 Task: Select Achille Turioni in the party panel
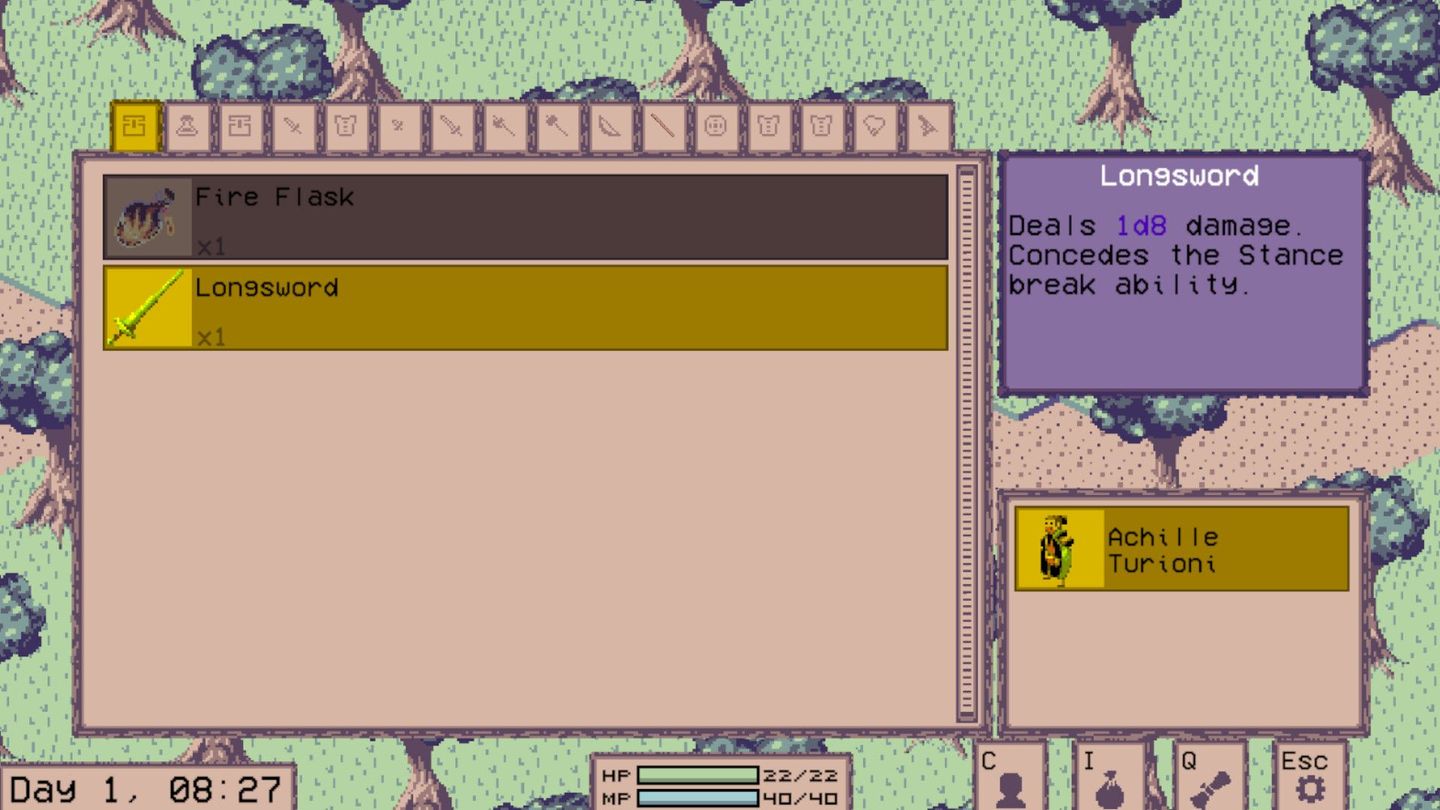point(1180,547)
